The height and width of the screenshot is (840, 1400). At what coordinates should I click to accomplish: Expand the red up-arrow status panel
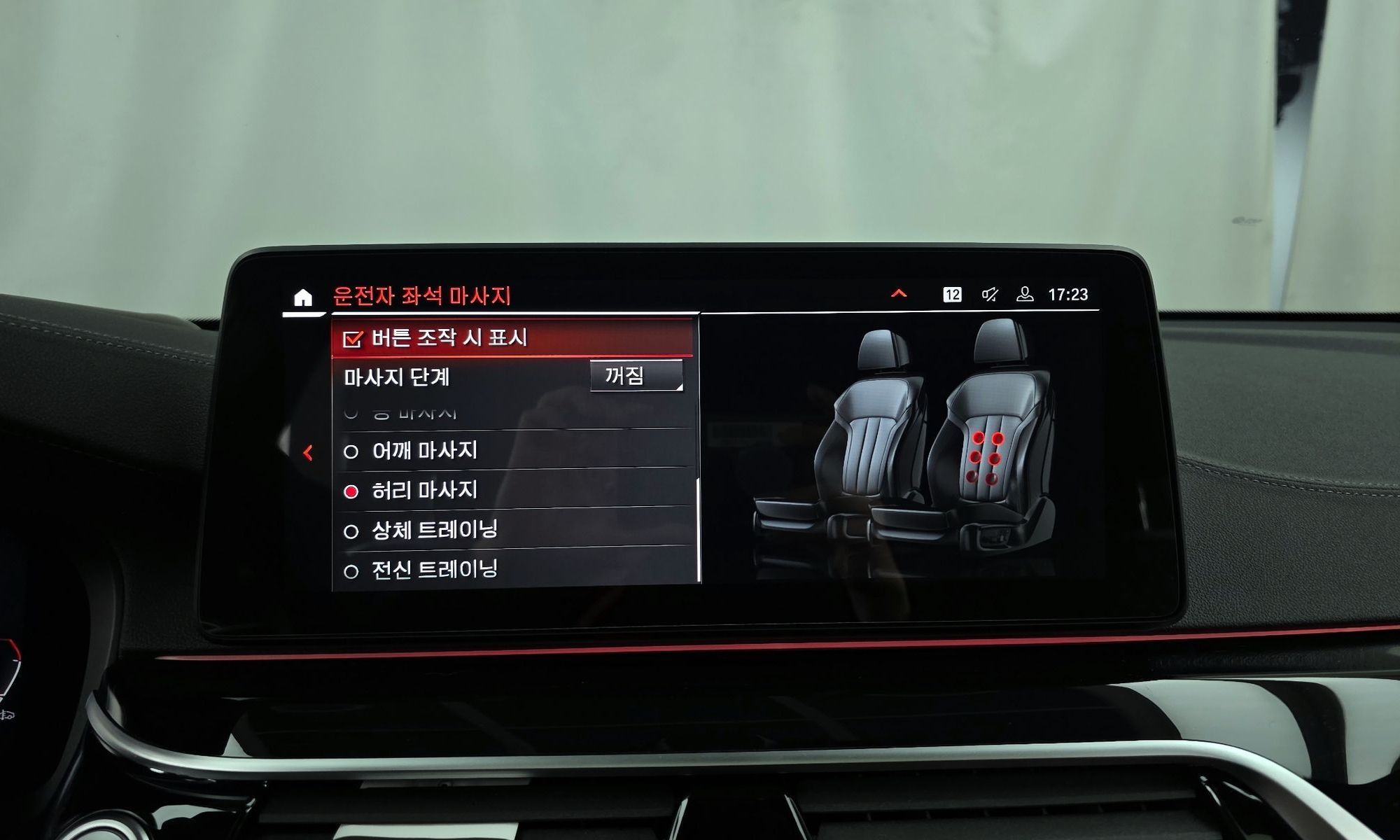point(898,294)
